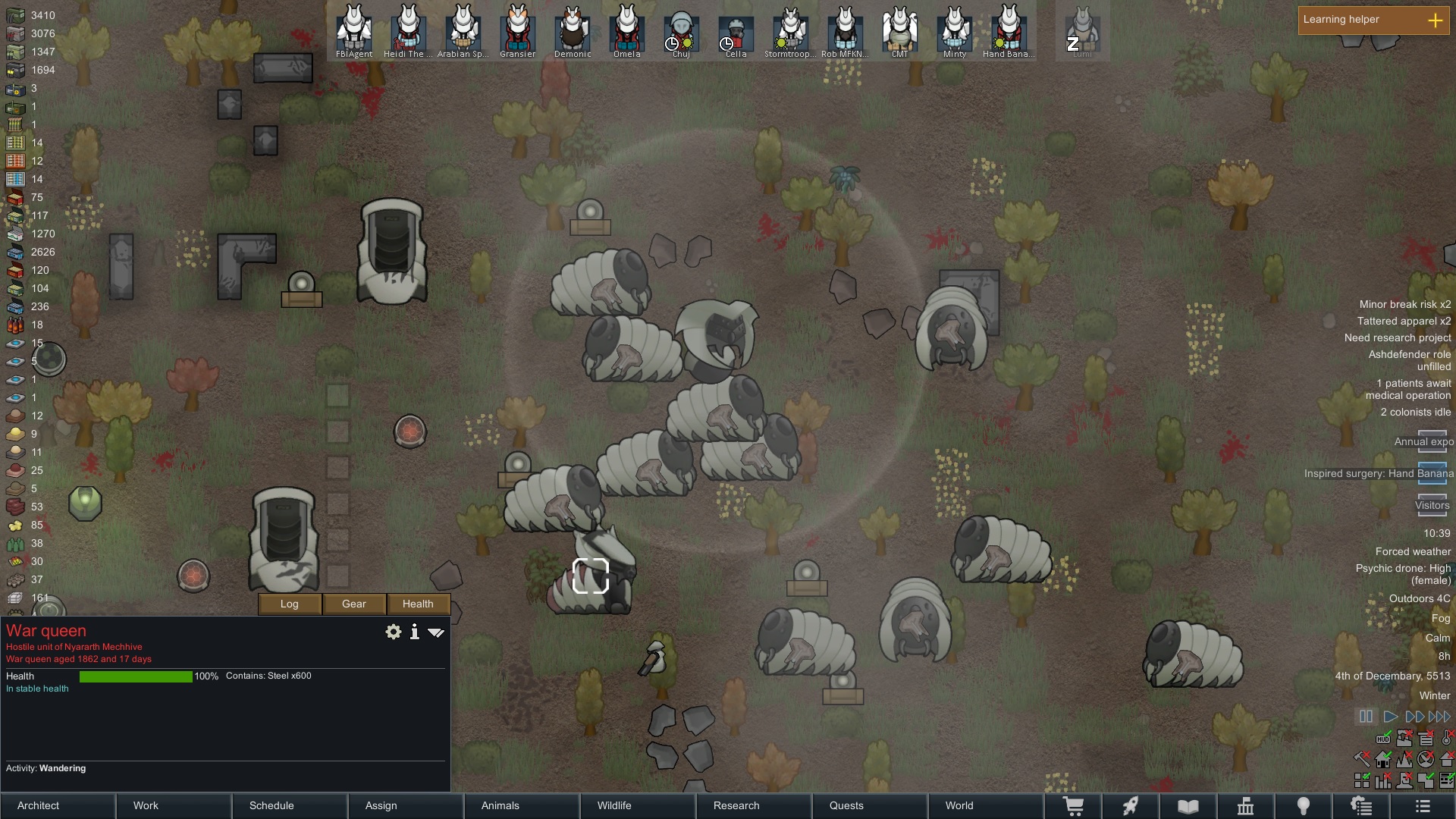
Task: Expand the Learning helper panel
Action: [1435, 20]
